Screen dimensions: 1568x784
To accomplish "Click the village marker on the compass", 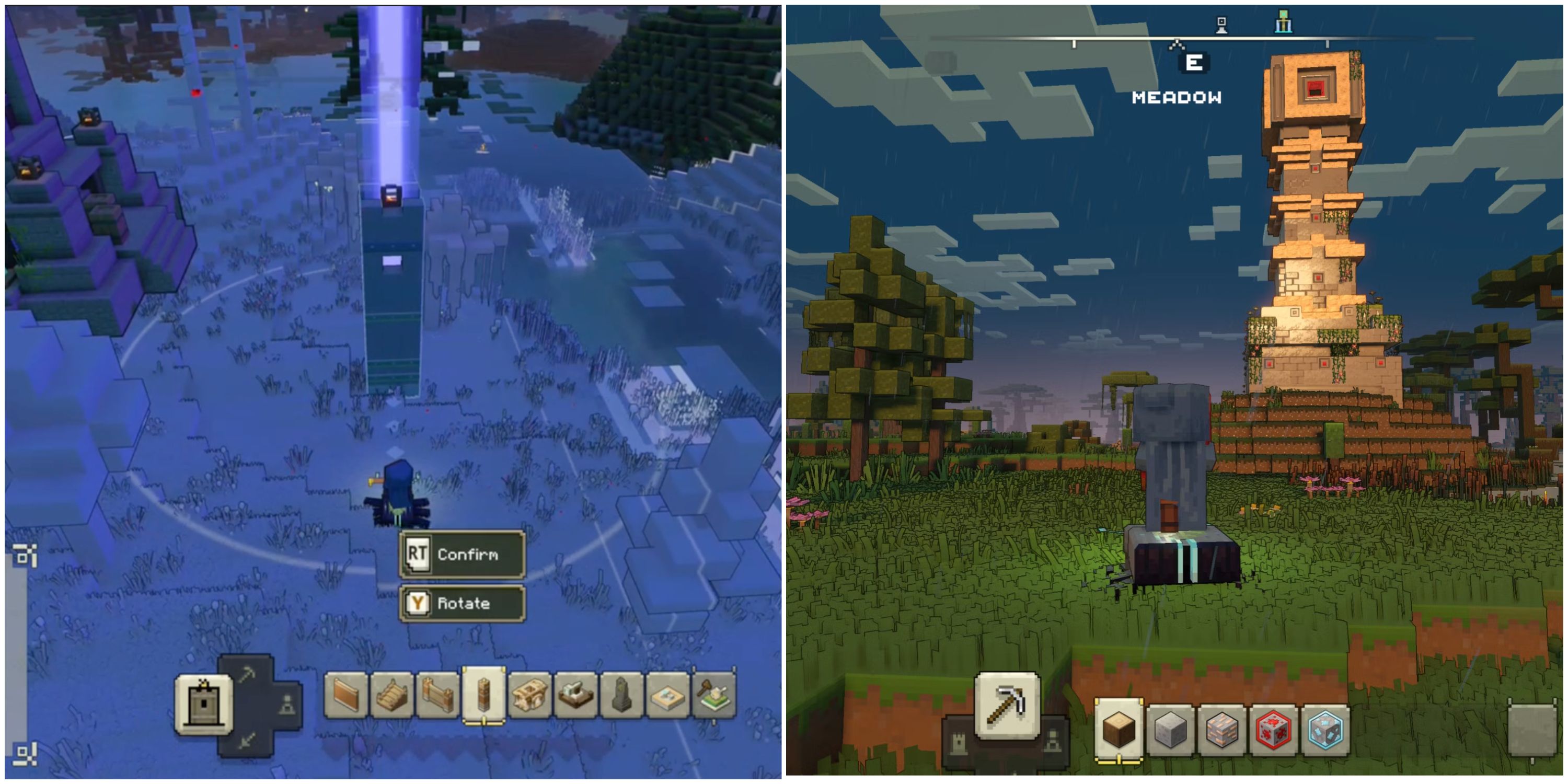I will pyautogui.click(x=1221, y=25).
